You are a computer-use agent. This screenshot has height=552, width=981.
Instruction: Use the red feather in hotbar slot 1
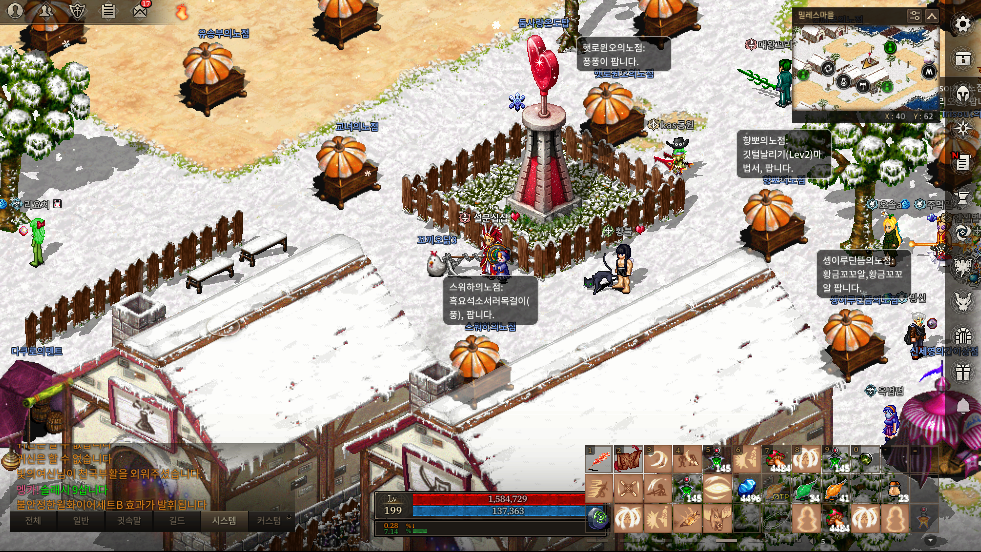pyautogui.click(x=598, y=461)
